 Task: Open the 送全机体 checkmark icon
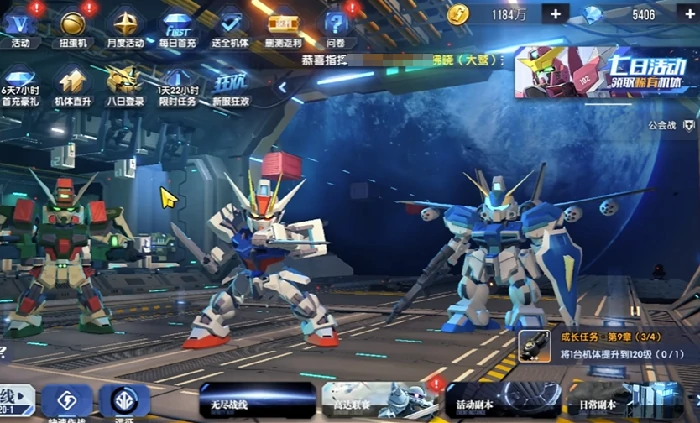[231, 25]
